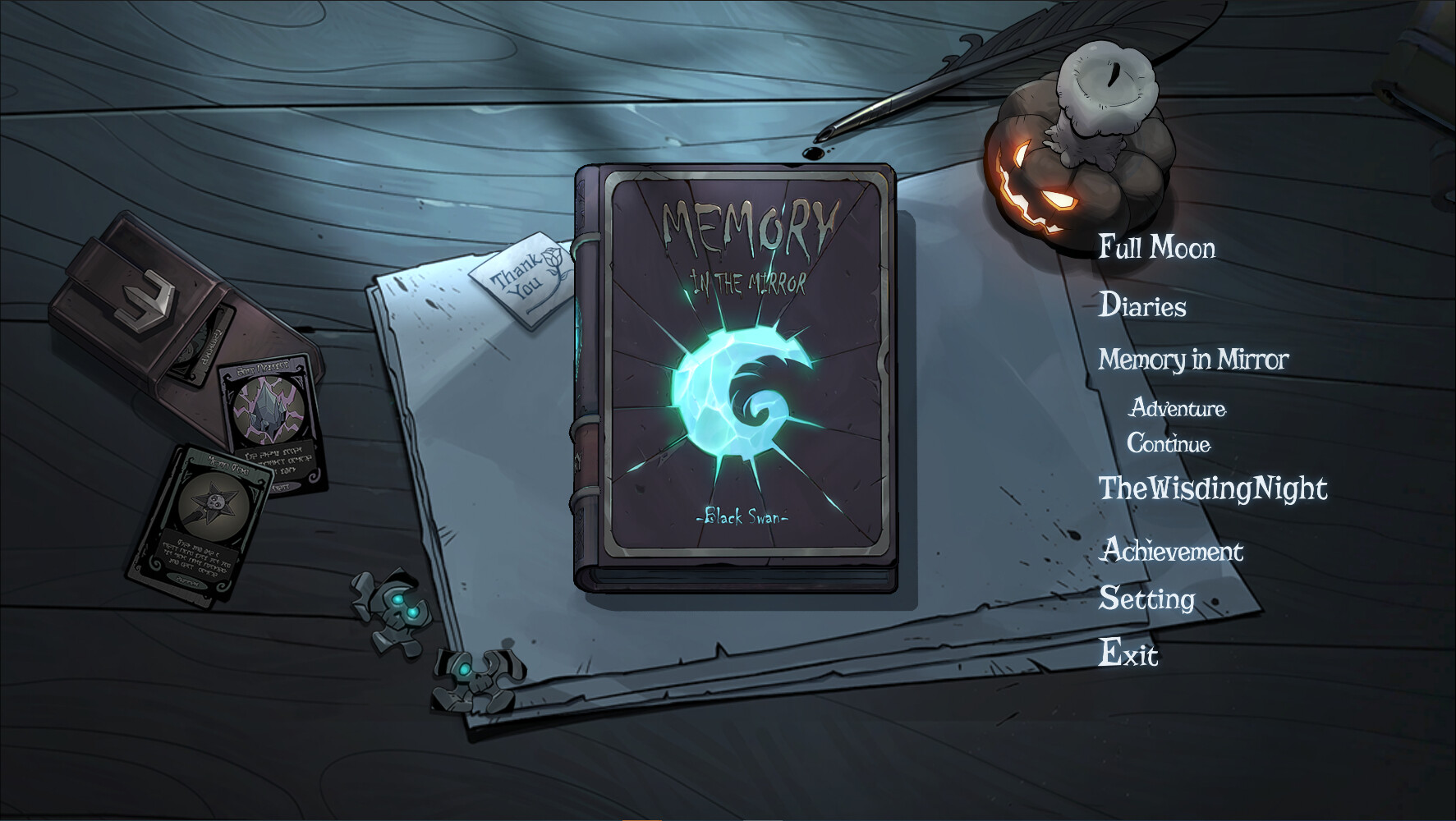Image resolution: width=1456 pixels, height=821 pixels.
Task: Expand the Memory in Mirror section
Action: (x=1195, y=360)
